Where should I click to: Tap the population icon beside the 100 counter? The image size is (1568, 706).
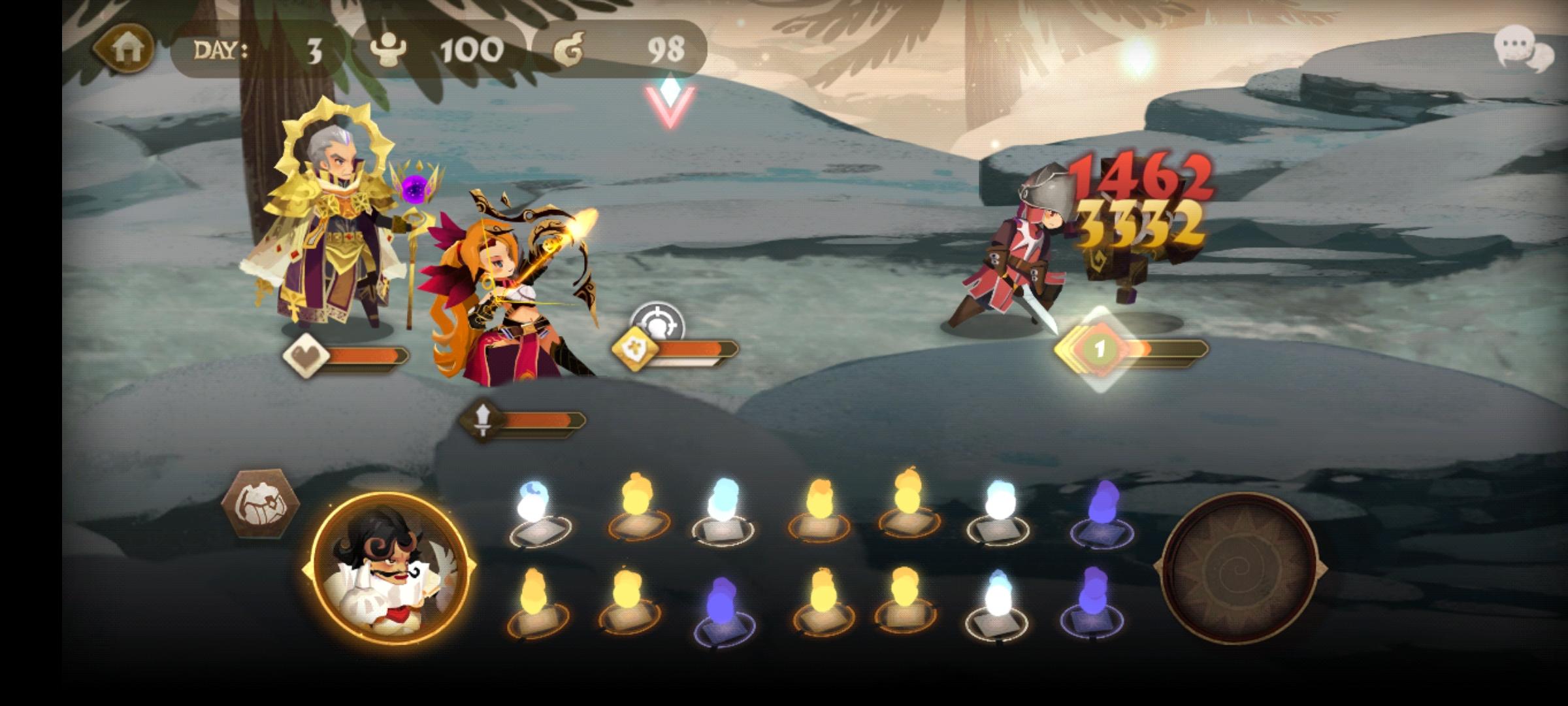pyautogui.click(x=386, y=48)
